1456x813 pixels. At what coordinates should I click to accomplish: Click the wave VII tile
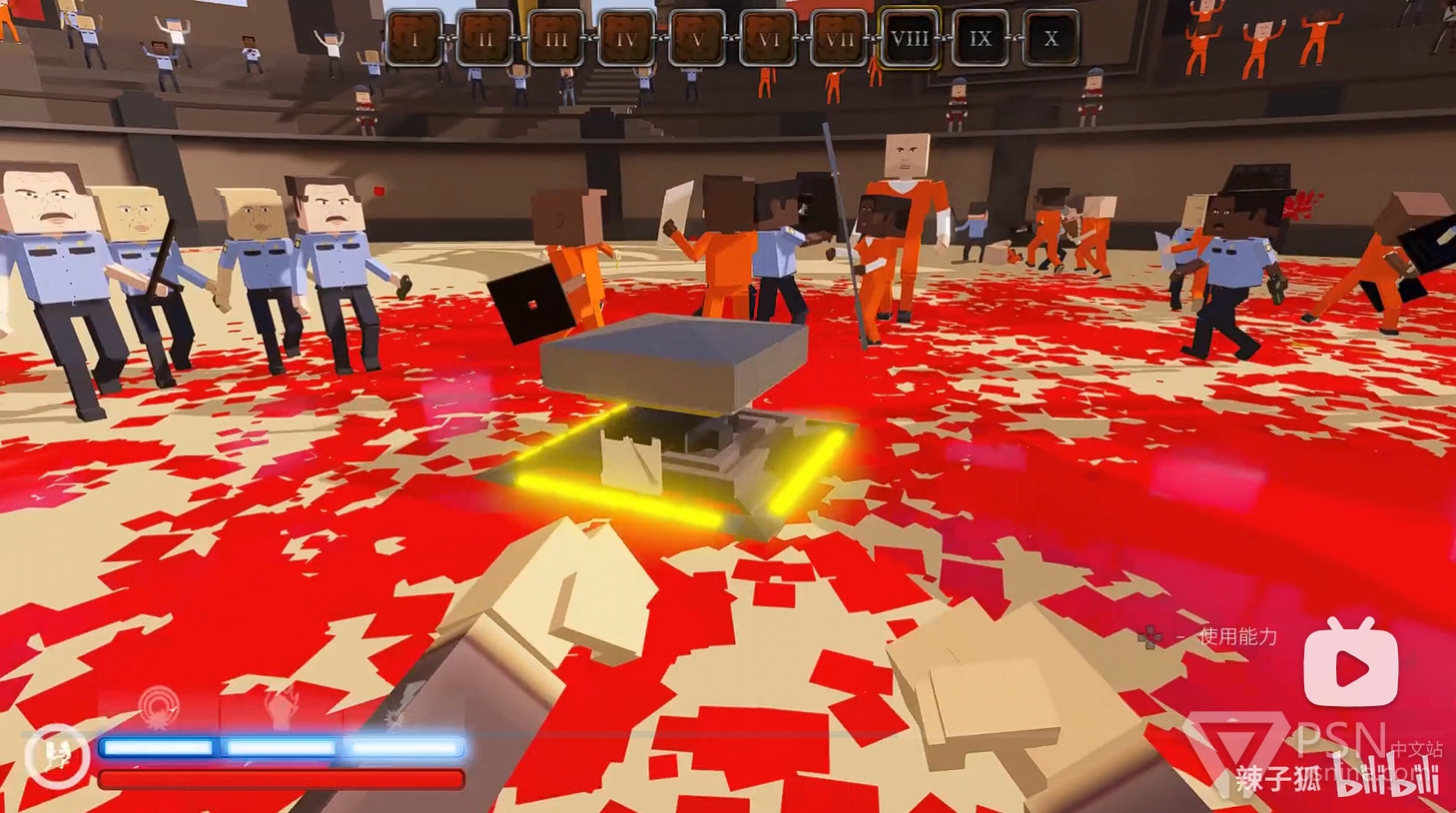click(x=839, y=39)
